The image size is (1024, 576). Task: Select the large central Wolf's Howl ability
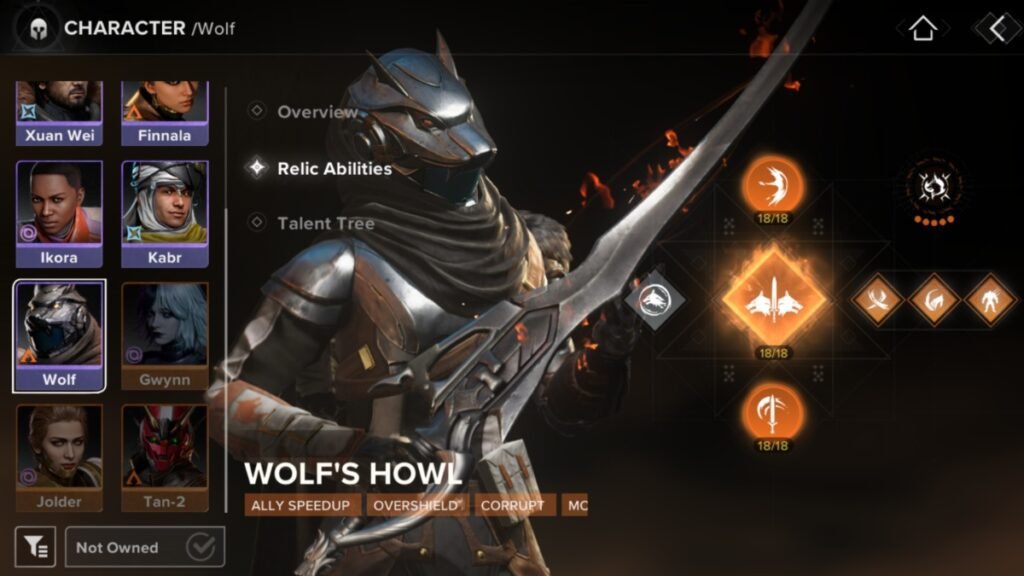pyautogui.click(x=773, y=298)
